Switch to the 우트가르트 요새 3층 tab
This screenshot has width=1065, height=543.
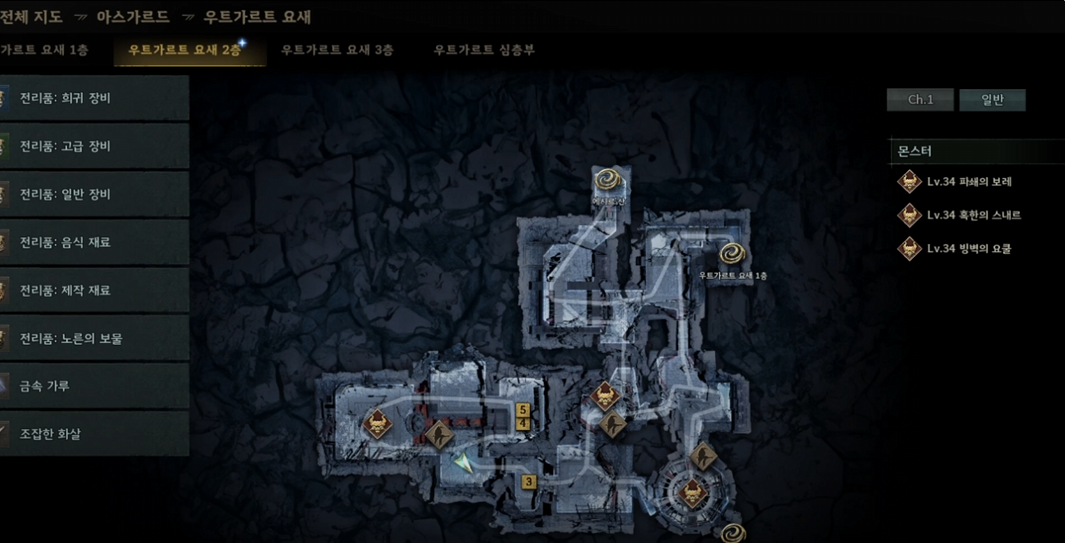click(x=337, y=50)
